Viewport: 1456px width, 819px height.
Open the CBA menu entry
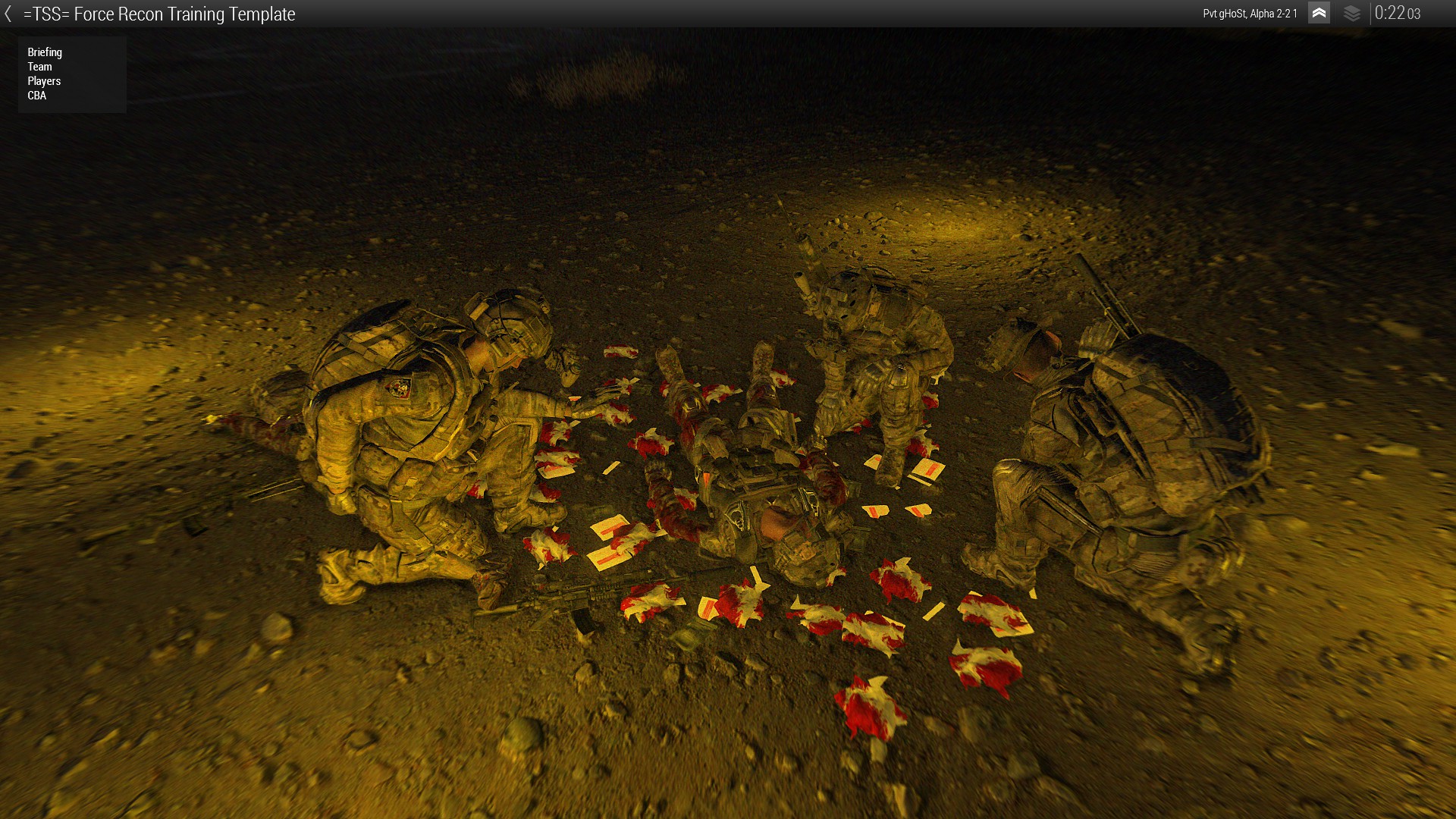coord(36,96)
